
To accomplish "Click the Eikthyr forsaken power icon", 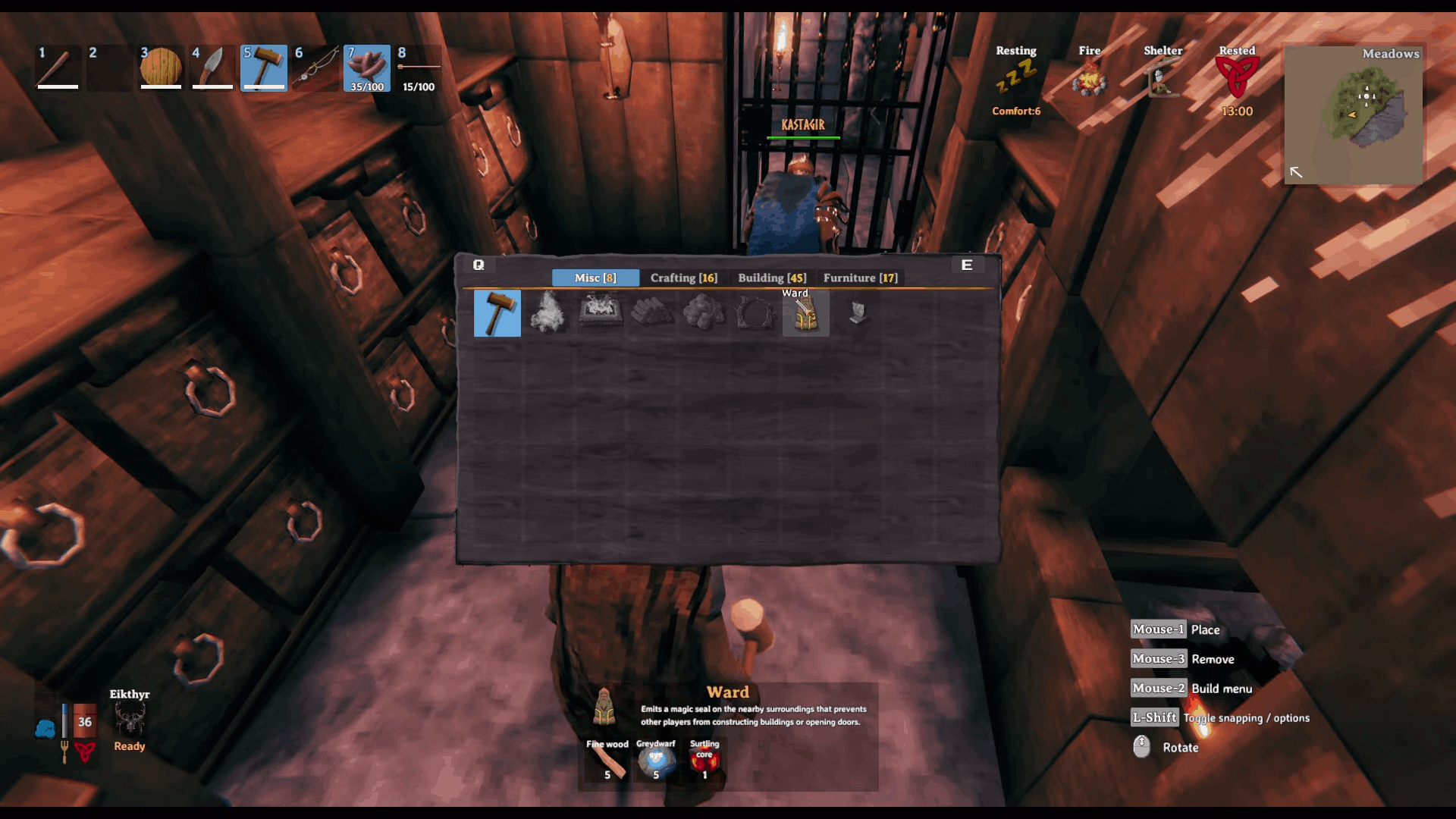I will (x=129, y=718).
